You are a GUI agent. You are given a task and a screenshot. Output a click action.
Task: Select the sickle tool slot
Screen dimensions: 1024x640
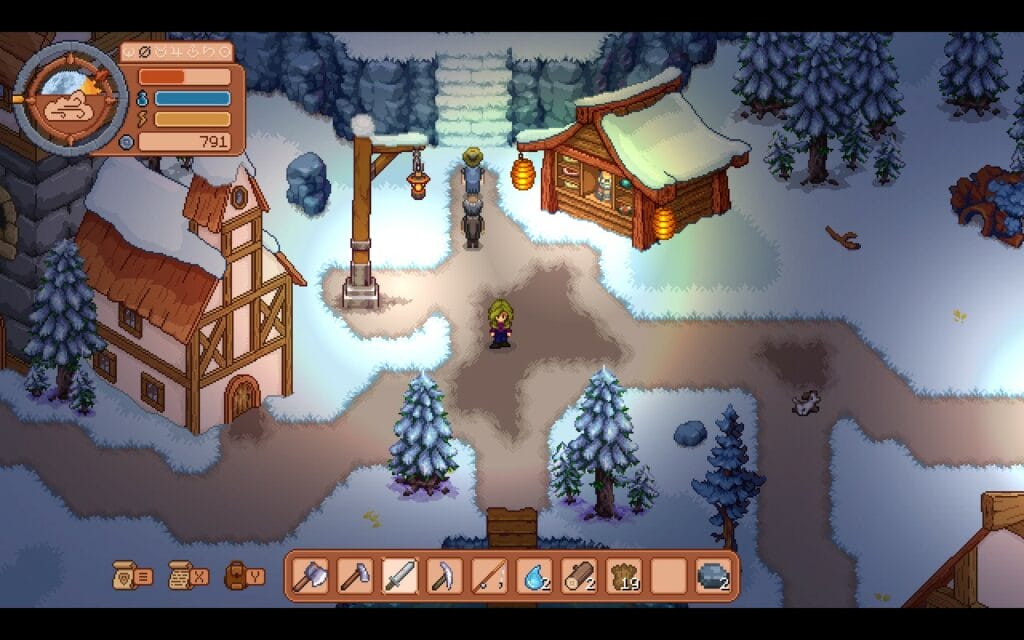coord(443,576)
